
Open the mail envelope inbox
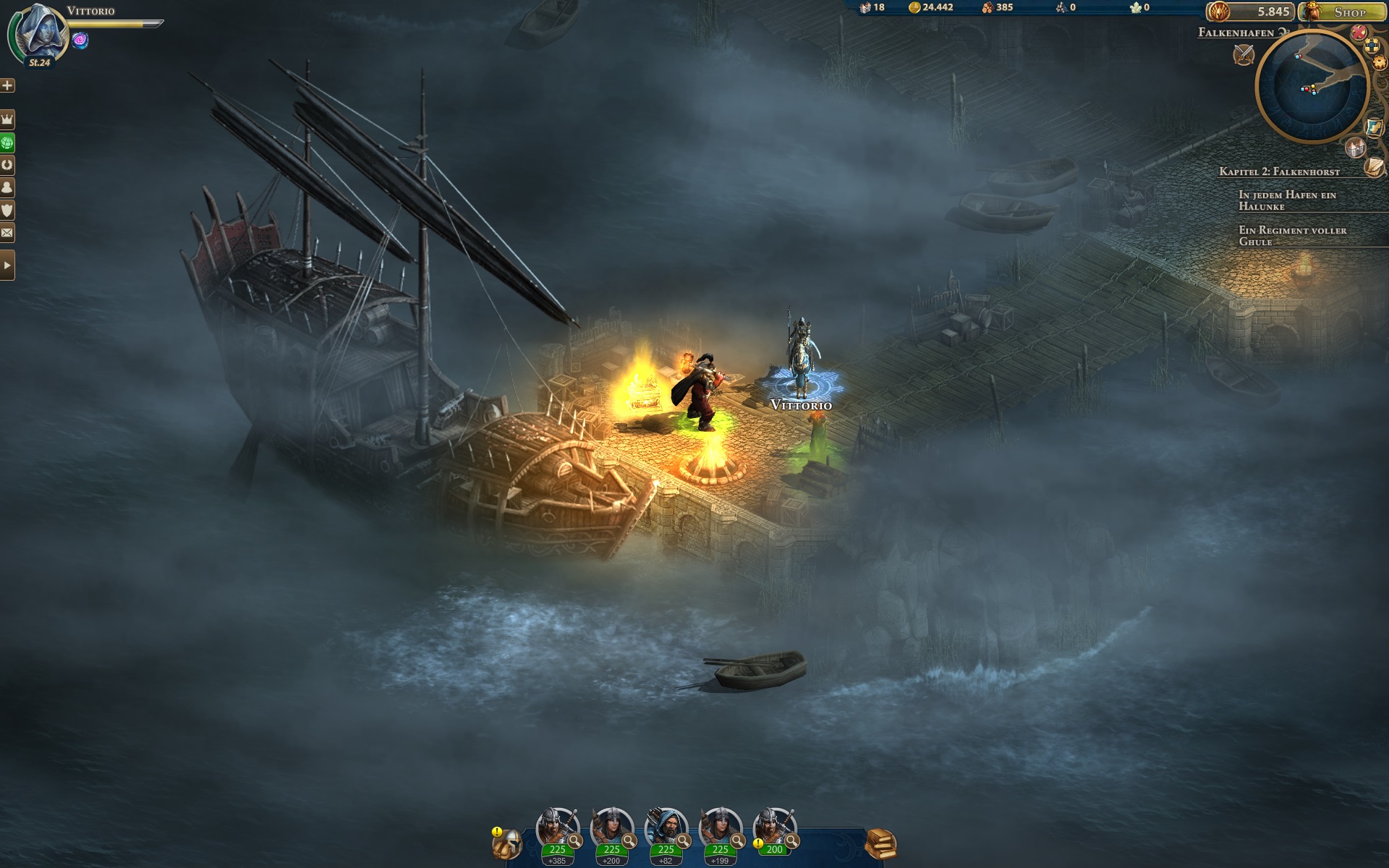pos(7,233)
